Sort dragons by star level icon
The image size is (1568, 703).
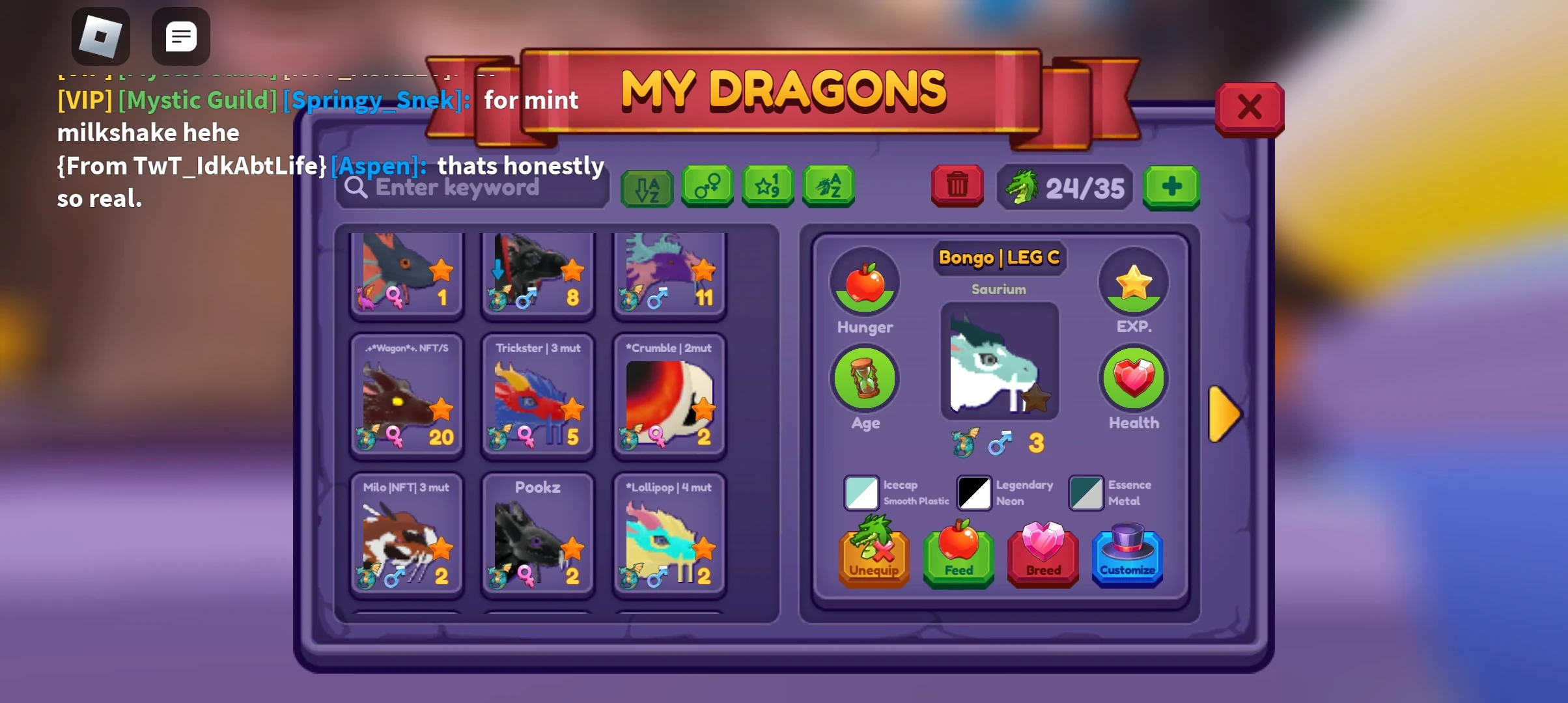pyautogui.click(x=767, y=187)
